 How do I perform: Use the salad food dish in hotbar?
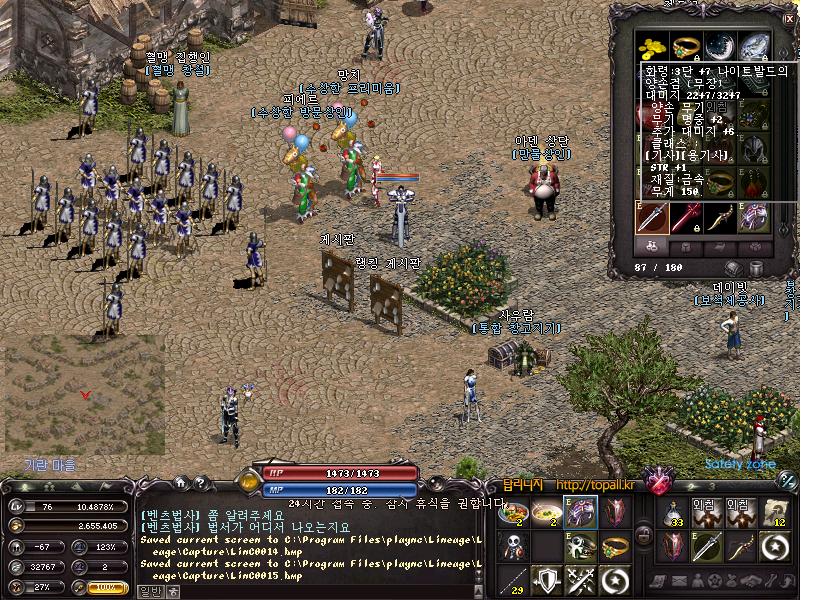coord(514,513)
